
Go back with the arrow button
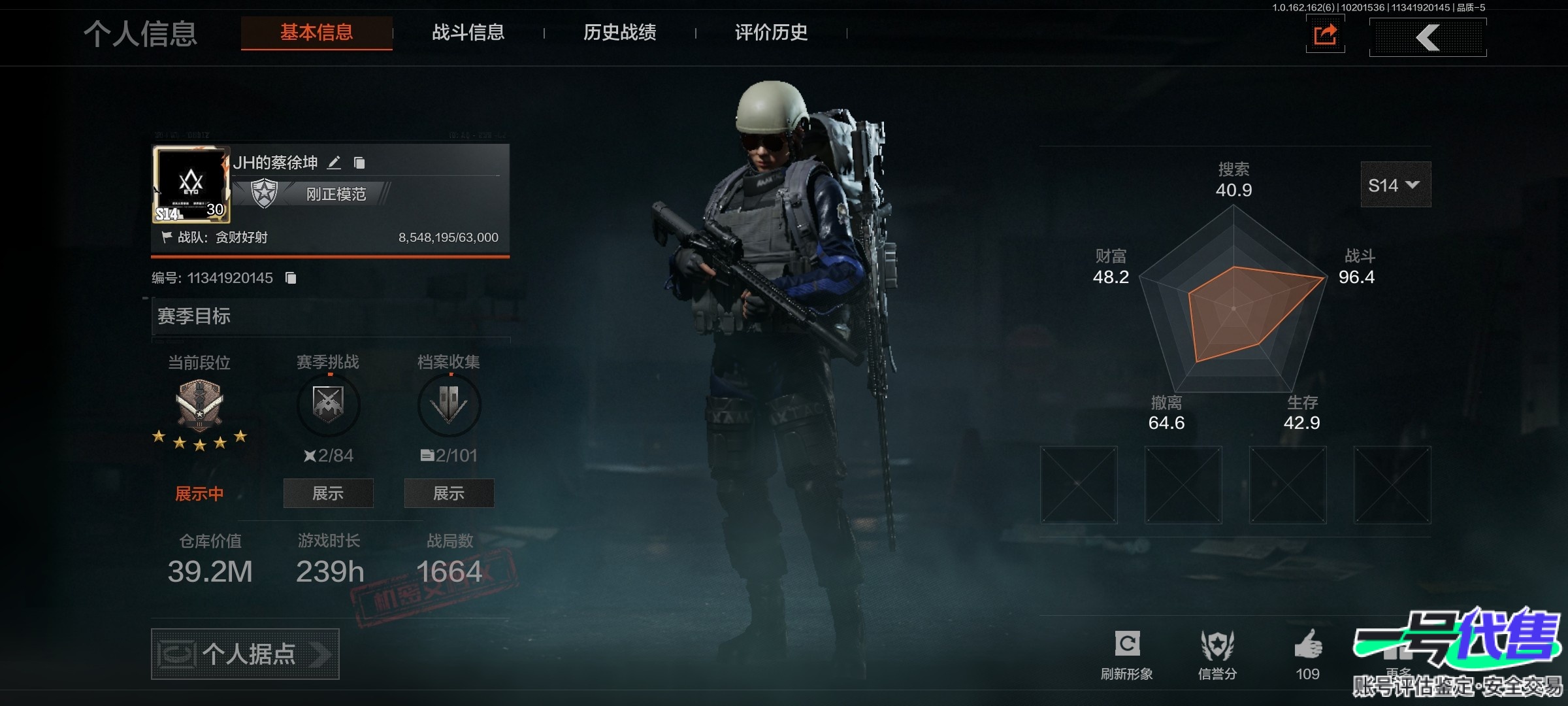point(1428,37)
